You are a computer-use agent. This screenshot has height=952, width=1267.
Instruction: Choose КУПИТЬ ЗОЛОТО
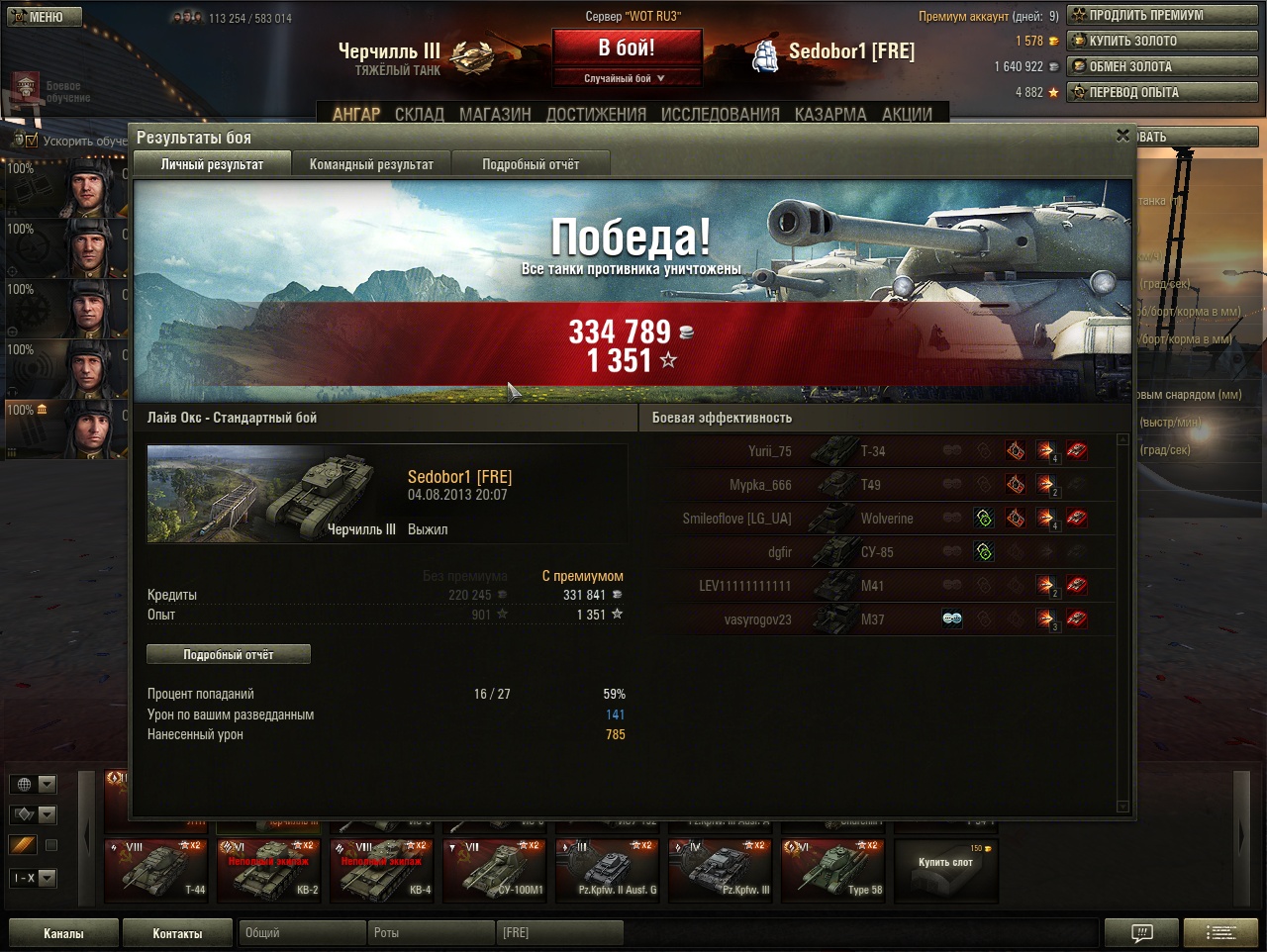point(1162,41)
